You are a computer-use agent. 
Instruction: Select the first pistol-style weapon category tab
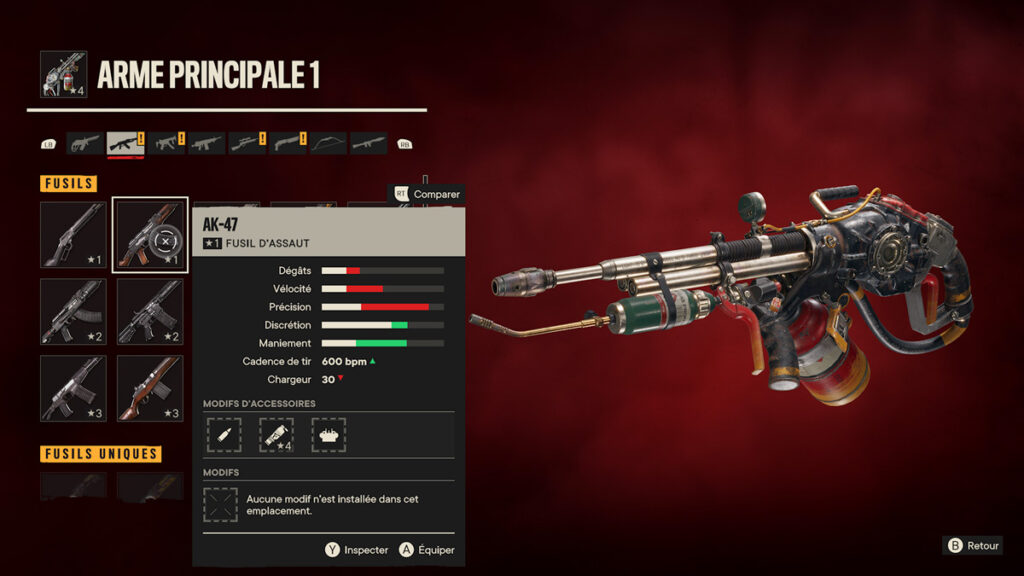pos(85,143)
